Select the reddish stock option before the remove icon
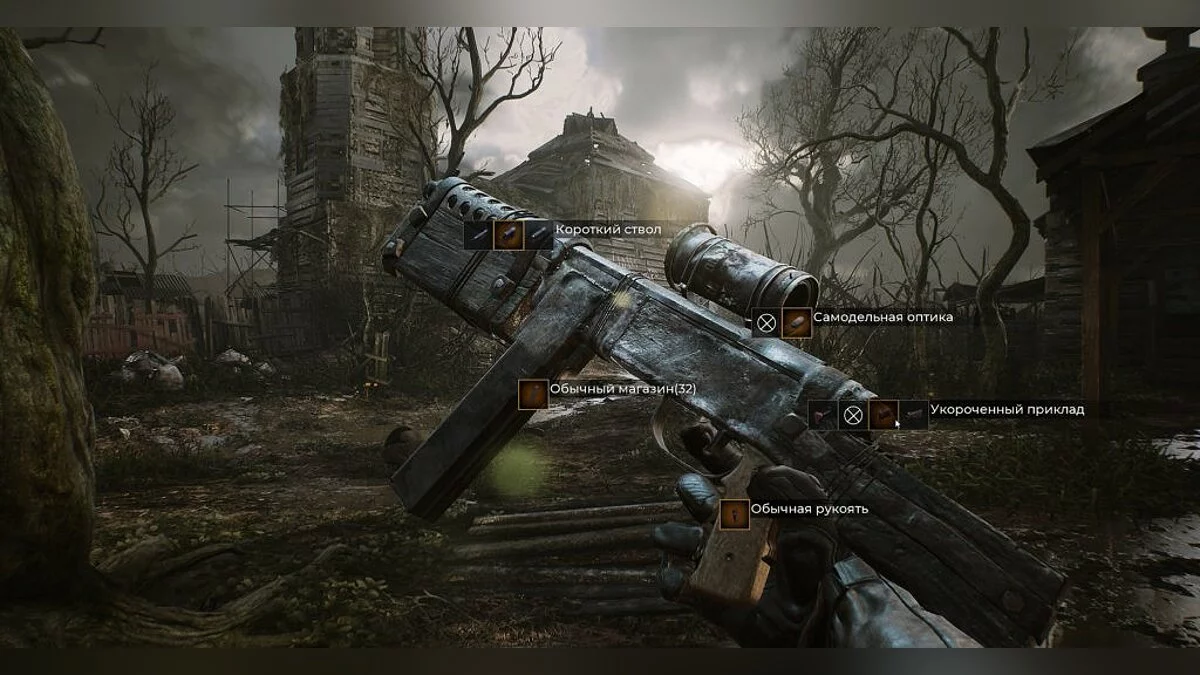Viewport: 1200px width, 675px height. click(x=822, y=415)
